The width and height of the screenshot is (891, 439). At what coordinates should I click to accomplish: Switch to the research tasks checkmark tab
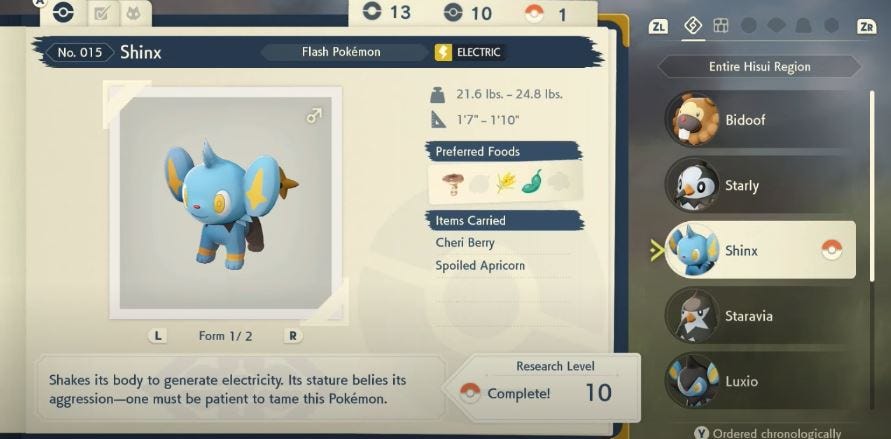click(x=101, y=14)
